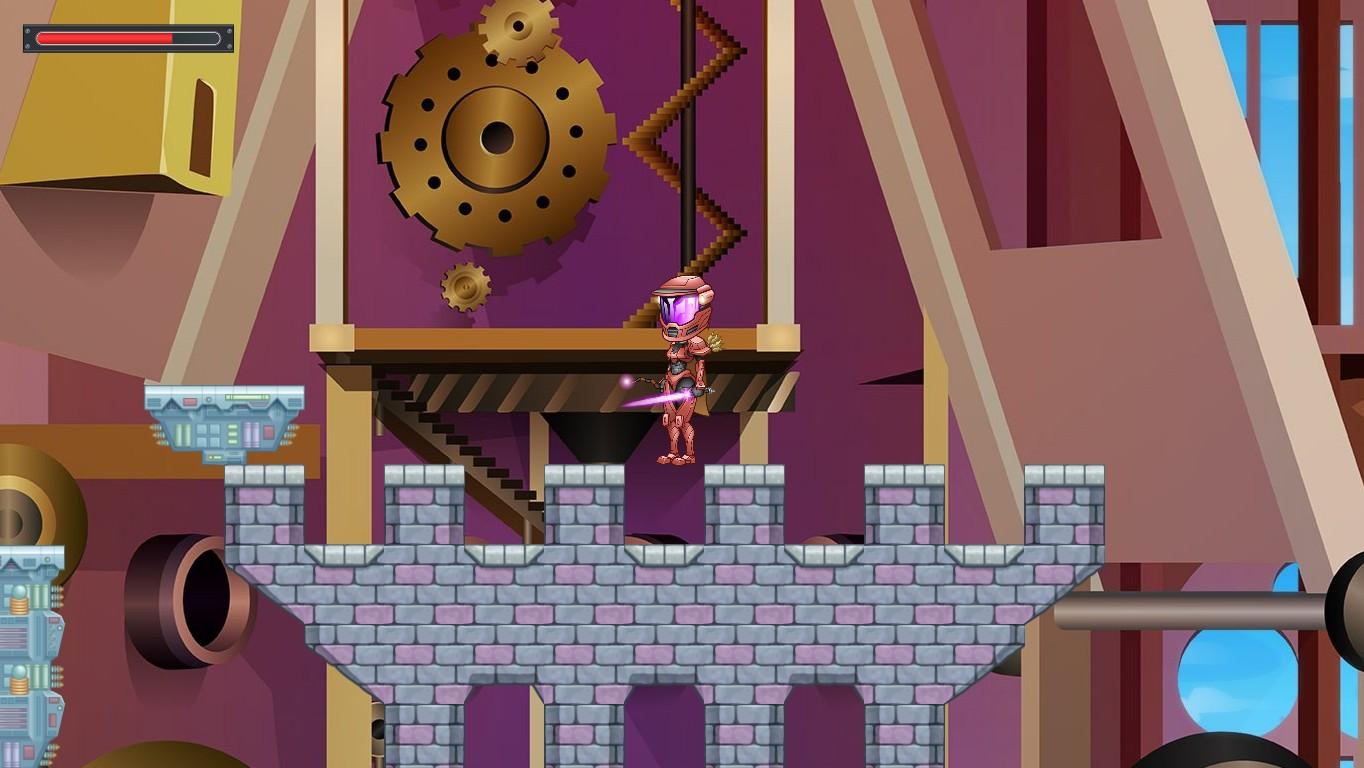
Task: Click the small gear below the large gear
Action: [x=465, y=285]
